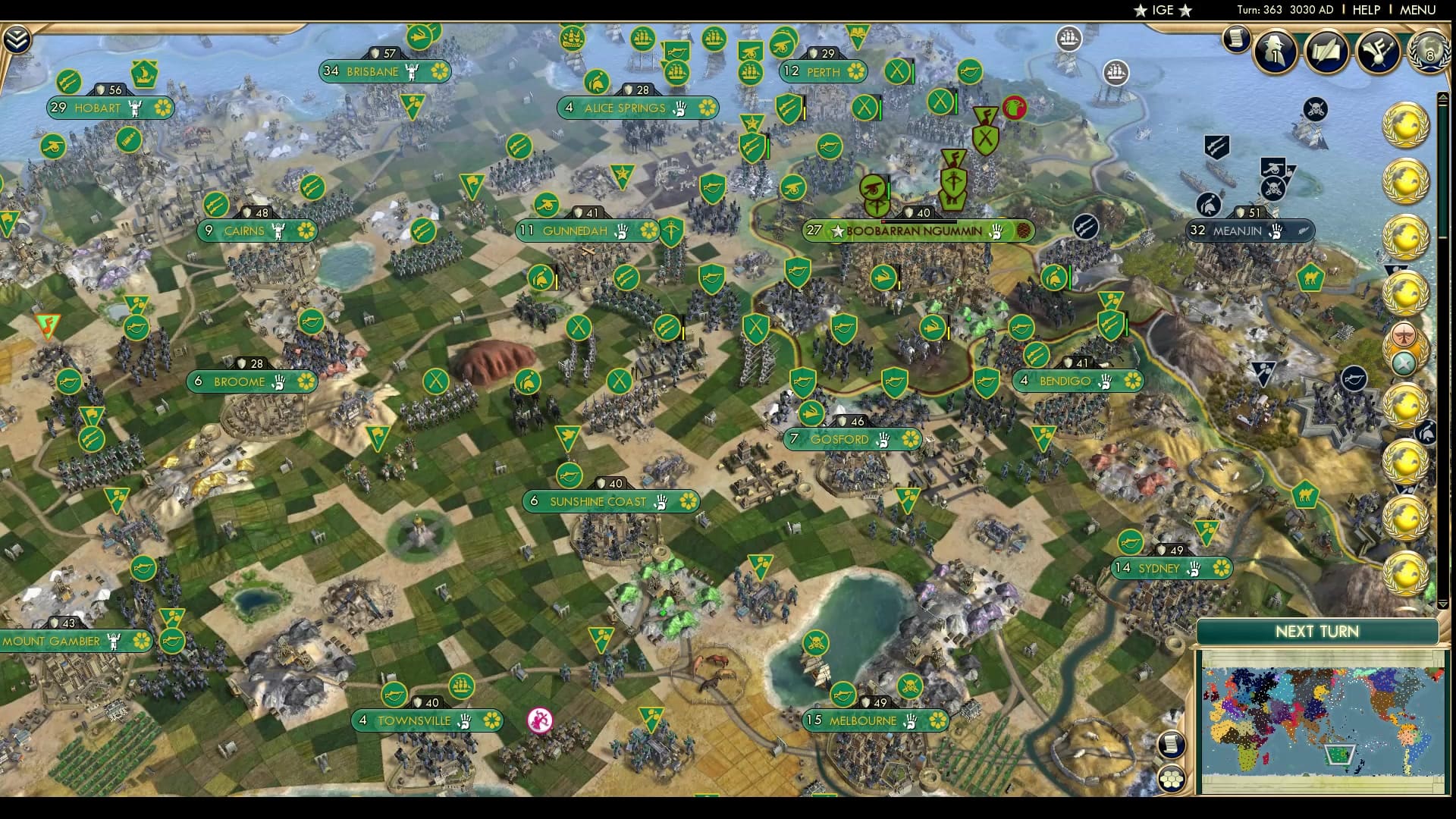Open map options scroll icon beside the minimap
This screenshot has height=819, width=1456.
coord(1172,743)
